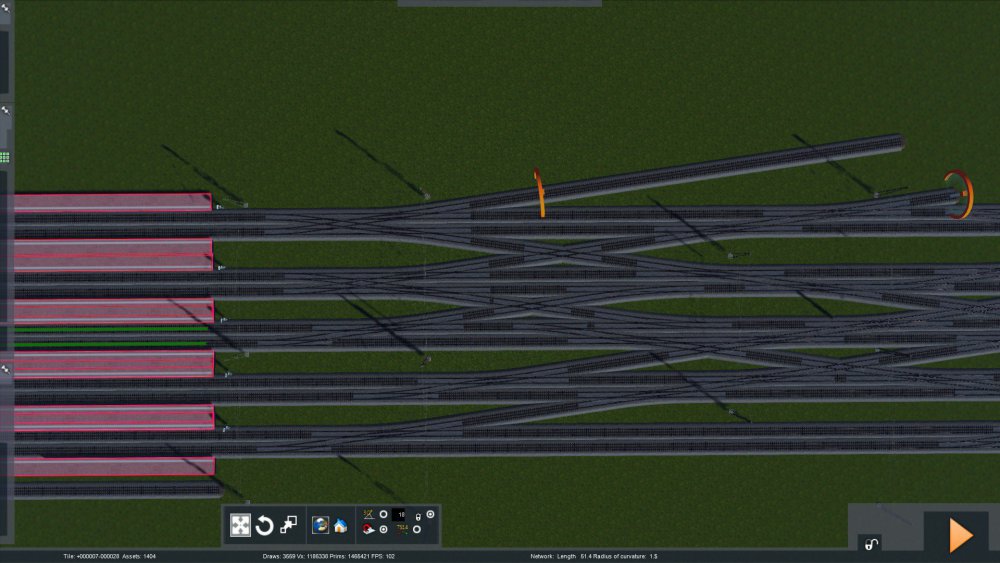The height and width of the screenshot is (563, 1000).
Task: Toggle the small padlock radio option
Action: 430,514
